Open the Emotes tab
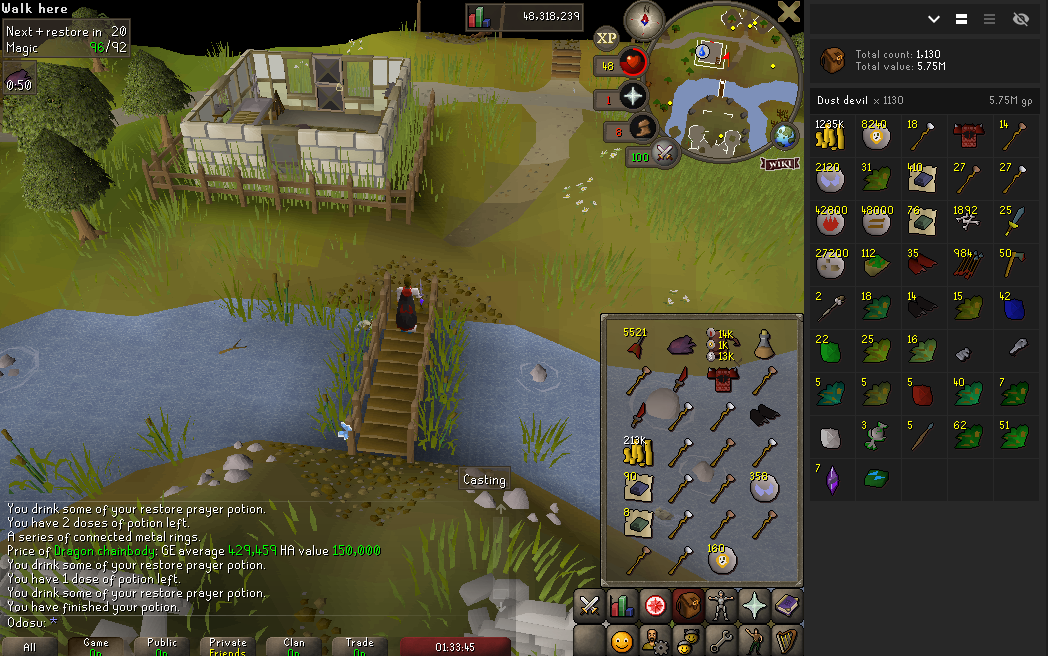The image size is (1048, 656). coord(753,640)
